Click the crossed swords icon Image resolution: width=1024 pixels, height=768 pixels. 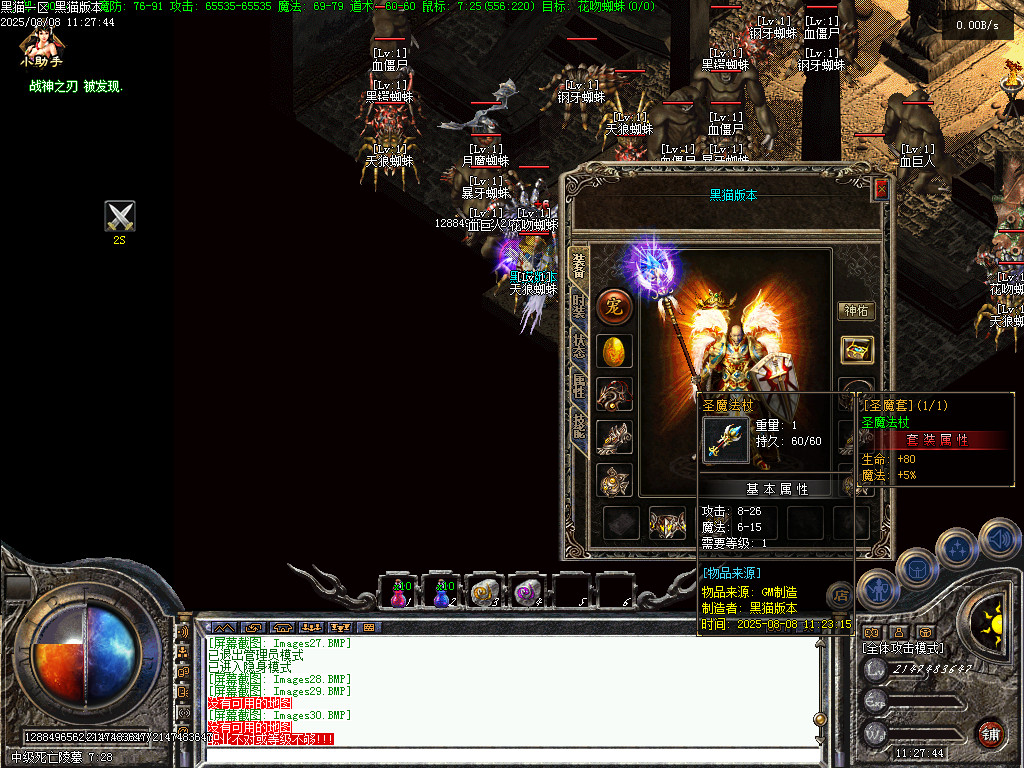[x=120, y=216]
